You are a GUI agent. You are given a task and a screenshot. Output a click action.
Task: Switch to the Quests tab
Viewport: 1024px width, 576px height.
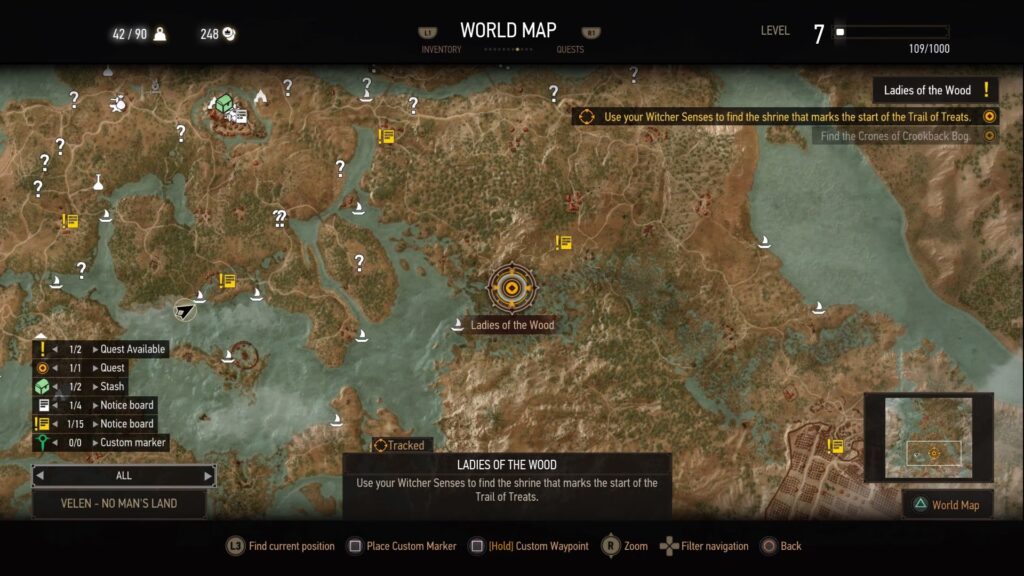[570, 48]
